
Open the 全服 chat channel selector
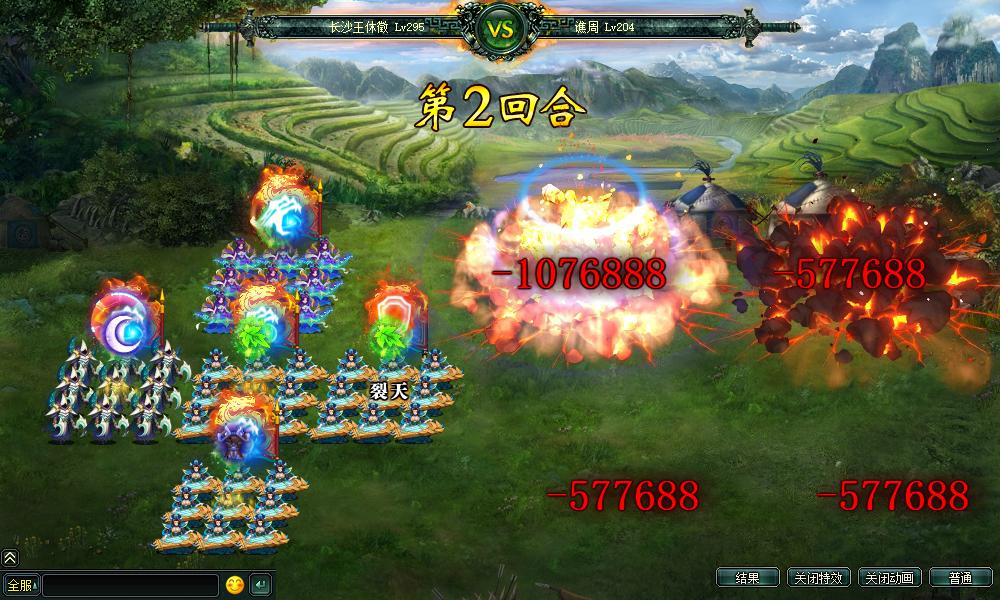[x=21, y=585]
